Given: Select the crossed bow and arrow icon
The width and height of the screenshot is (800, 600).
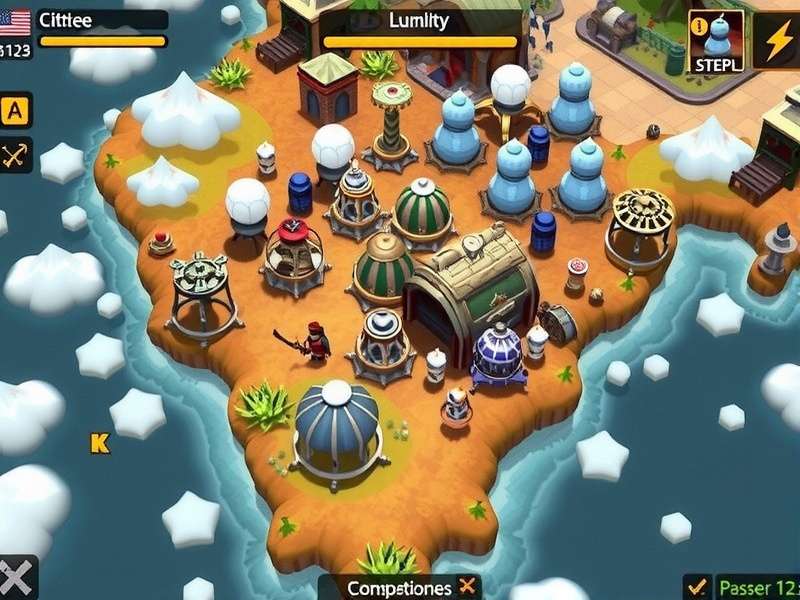Looking at the screenshot, I should pyautogui.click(x=16, y=155).
